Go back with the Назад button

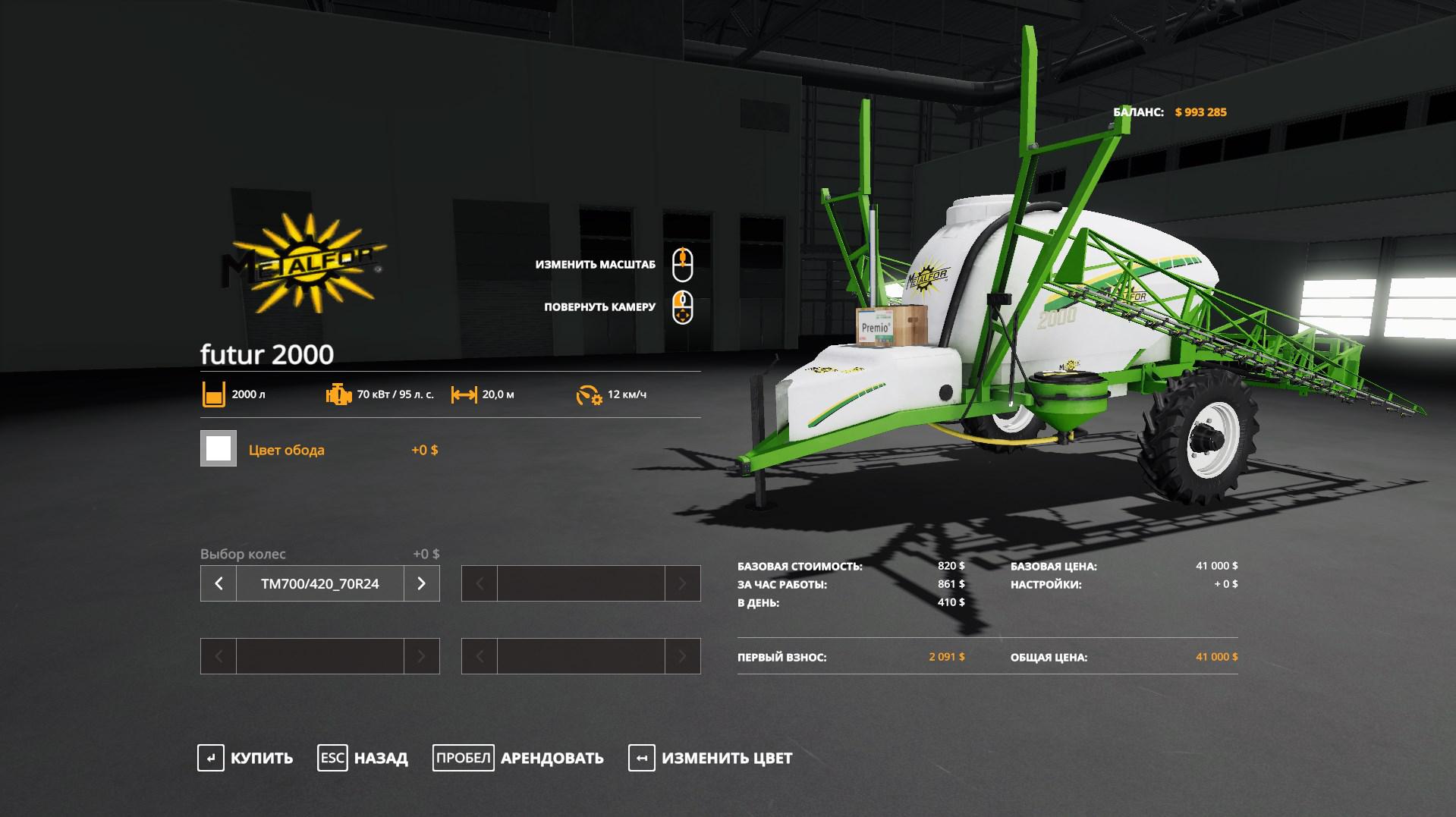[363, 758]
